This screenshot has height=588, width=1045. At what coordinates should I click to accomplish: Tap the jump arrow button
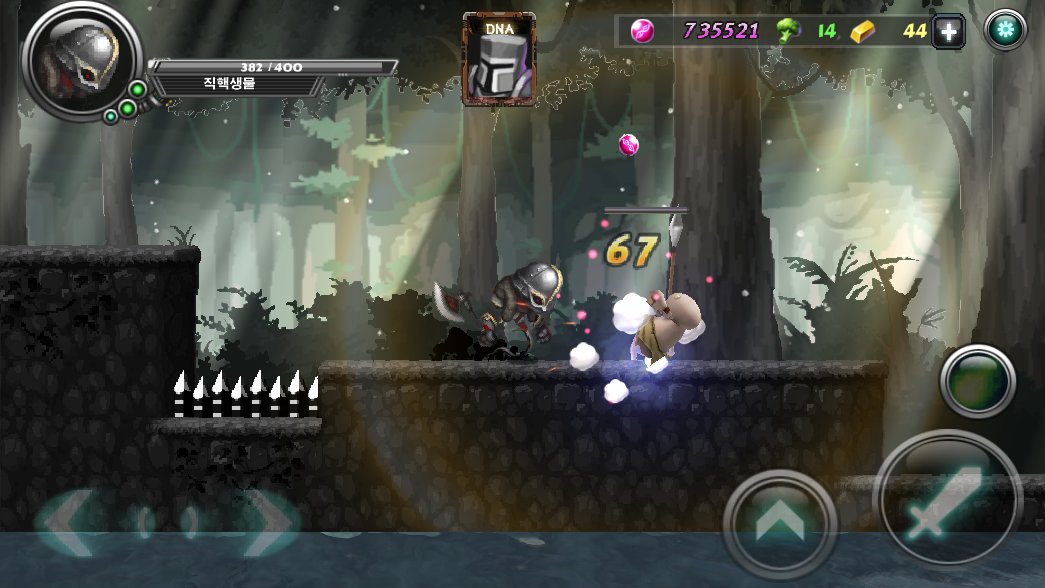tap(779, 523)
